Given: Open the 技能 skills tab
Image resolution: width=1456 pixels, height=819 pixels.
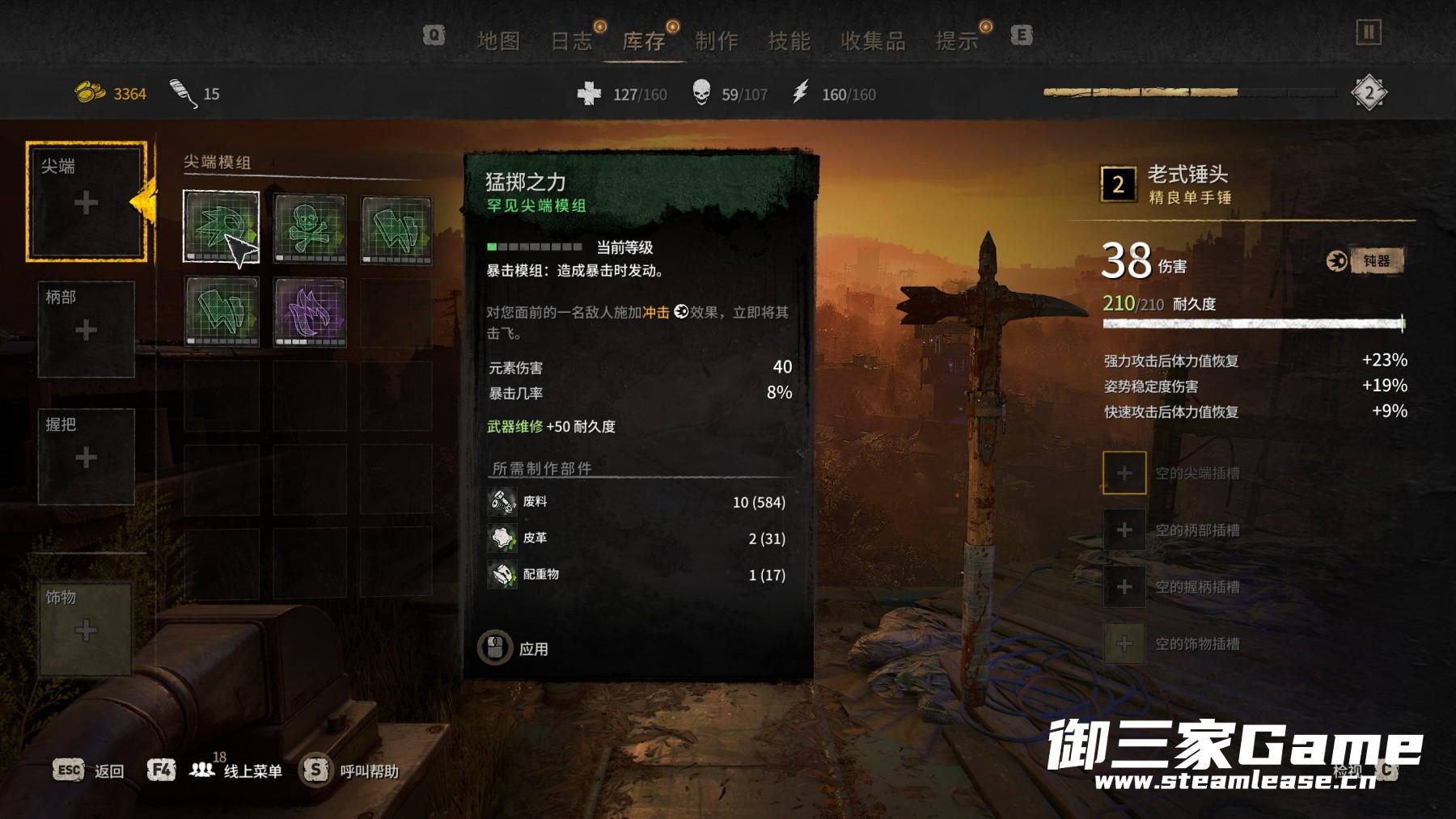Looking at the screenshot, I should [789, 40].
